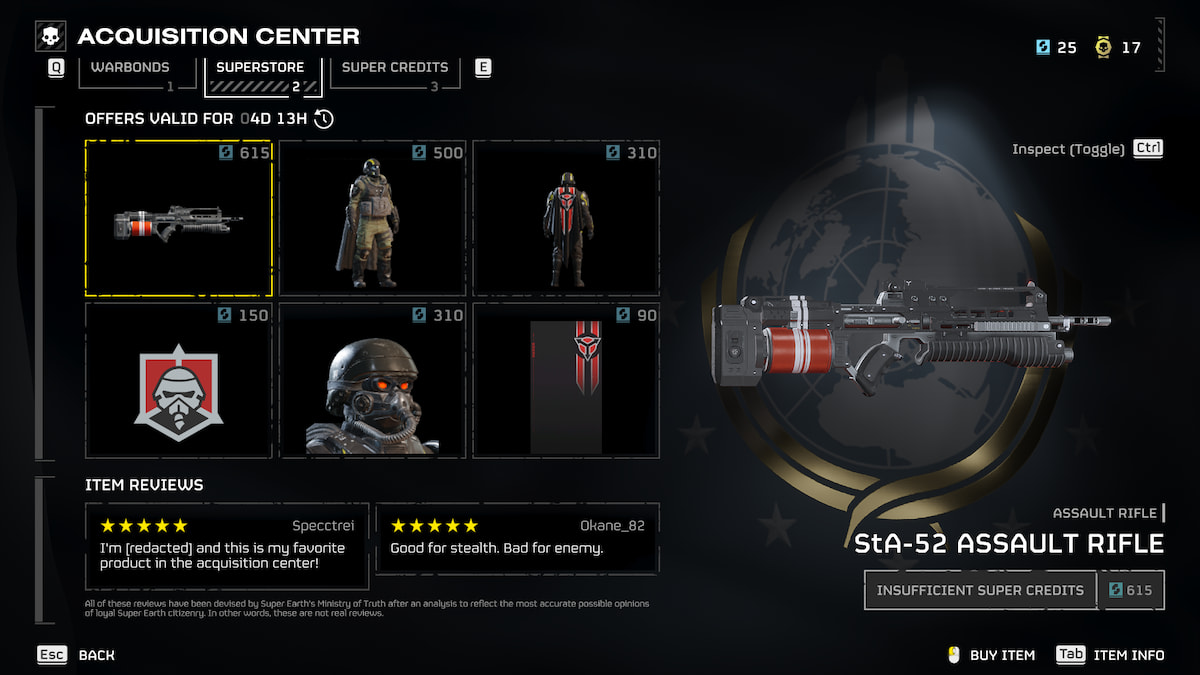Pick the red-striped black cape offer
Viewport: 1200px width, 675px height.
click(565, 218)
